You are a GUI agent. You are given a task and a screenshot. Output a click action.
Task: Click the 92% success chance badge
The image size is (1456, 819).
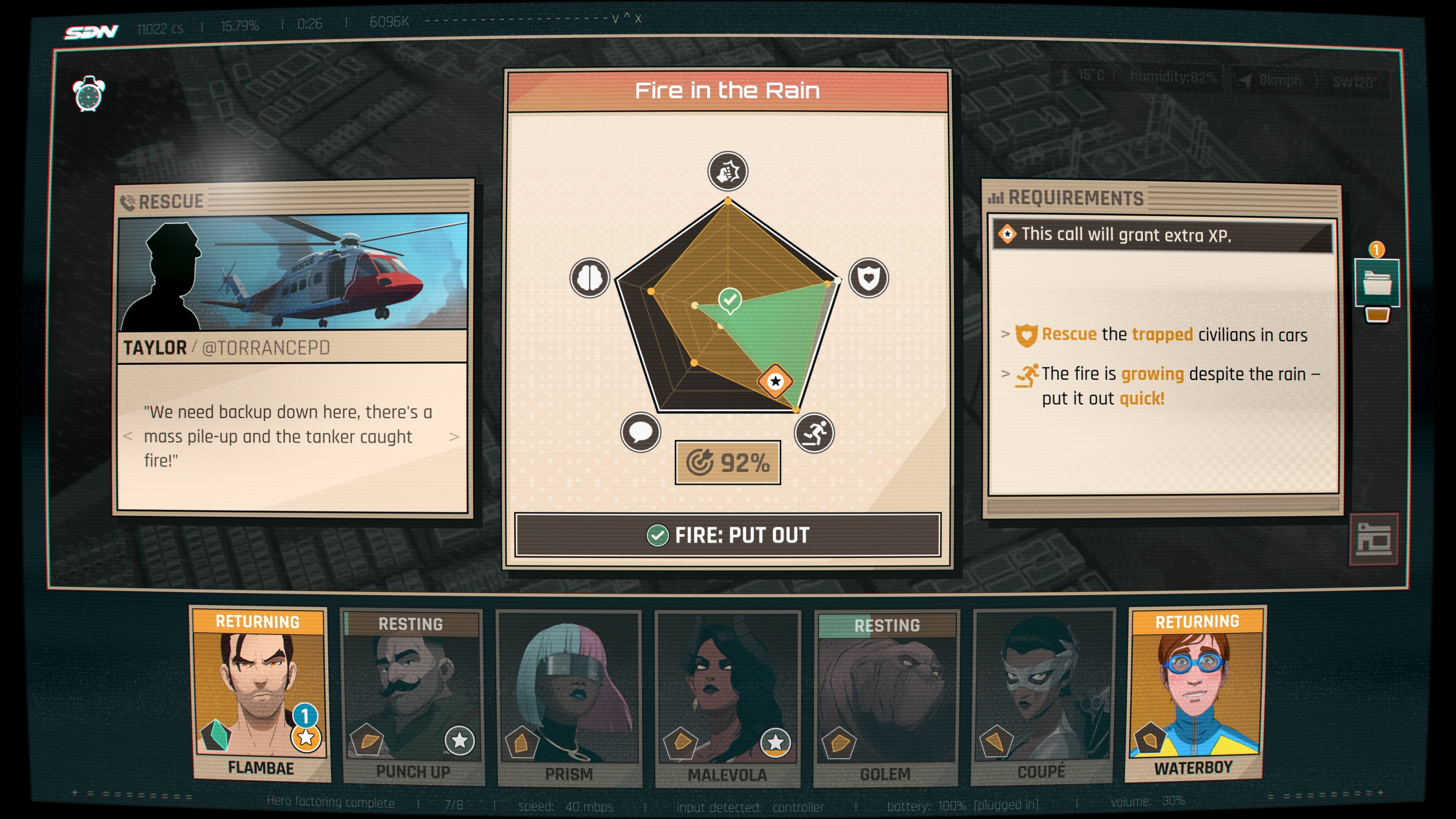(x=728, y=463)
